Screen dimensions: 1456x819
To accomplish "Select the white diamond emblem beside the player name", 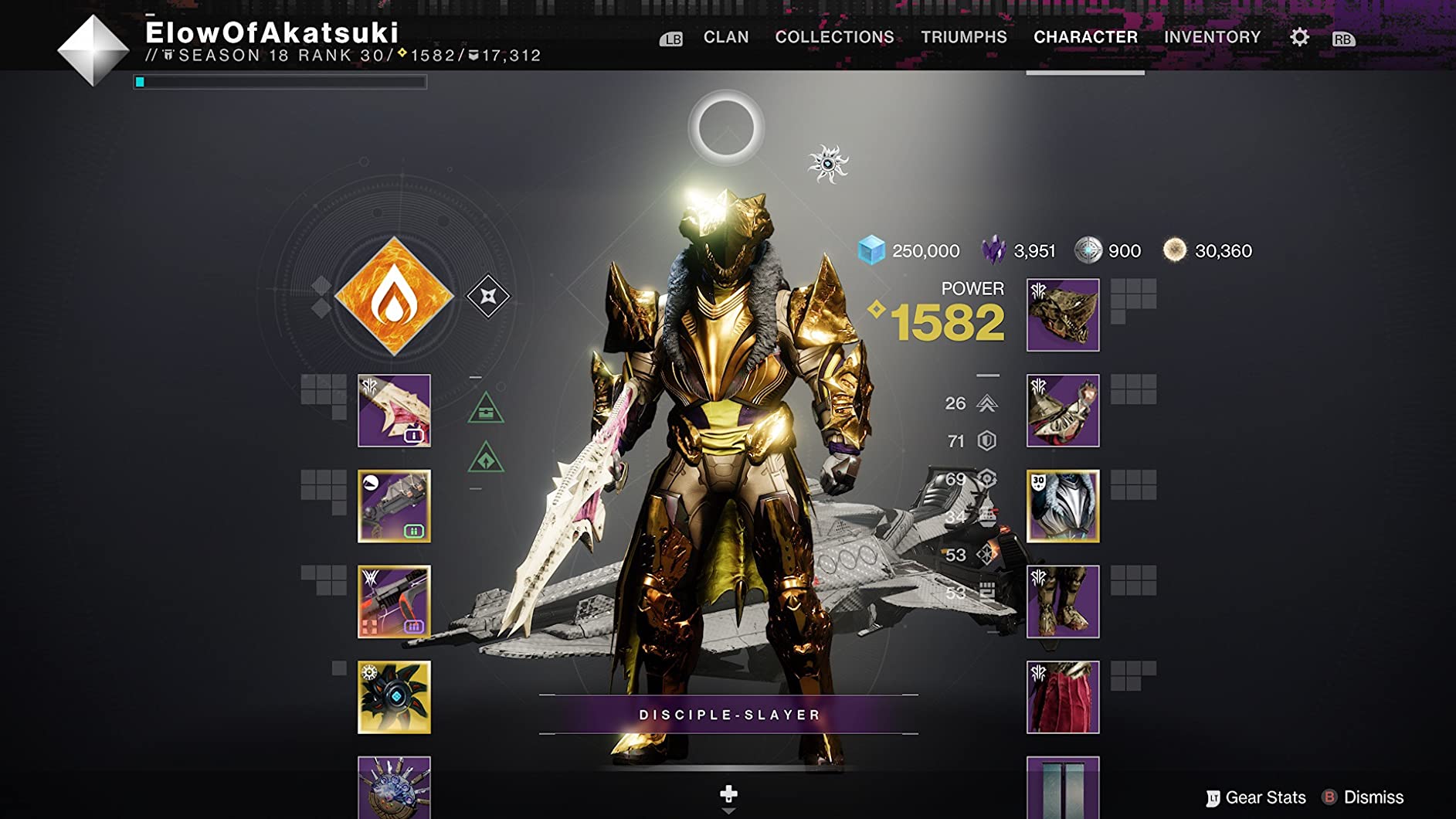I will pyautogui.click(x=93, y=50).
